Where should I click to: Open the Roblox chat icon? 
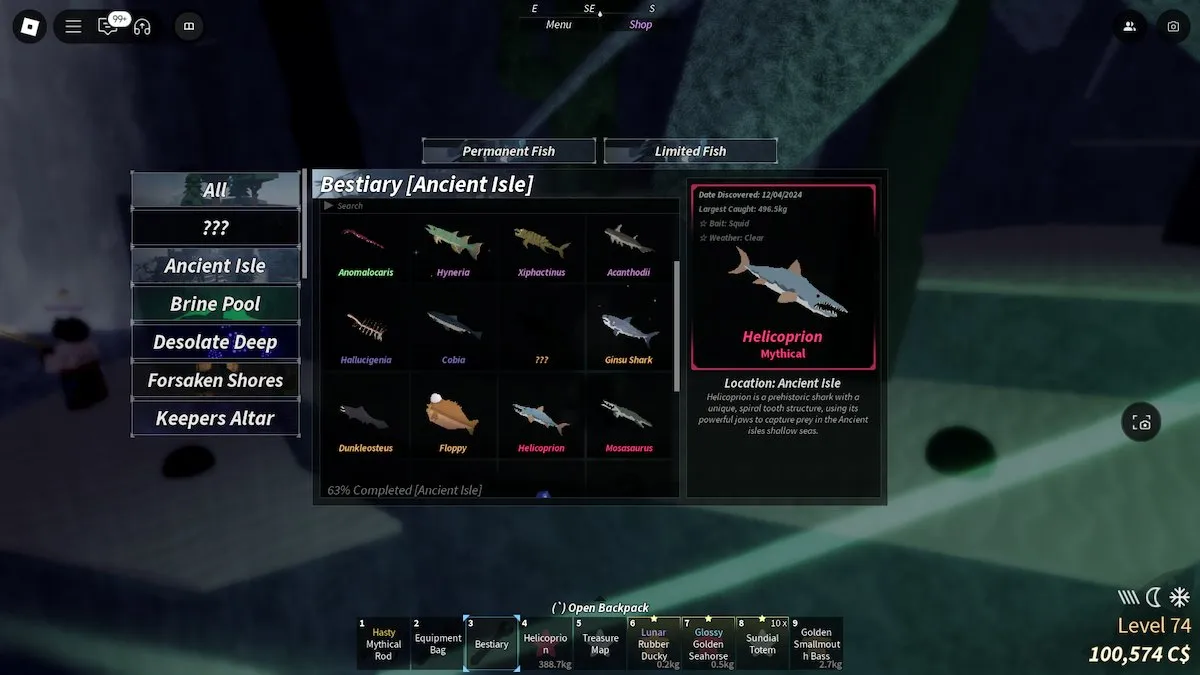click(108, 27)
